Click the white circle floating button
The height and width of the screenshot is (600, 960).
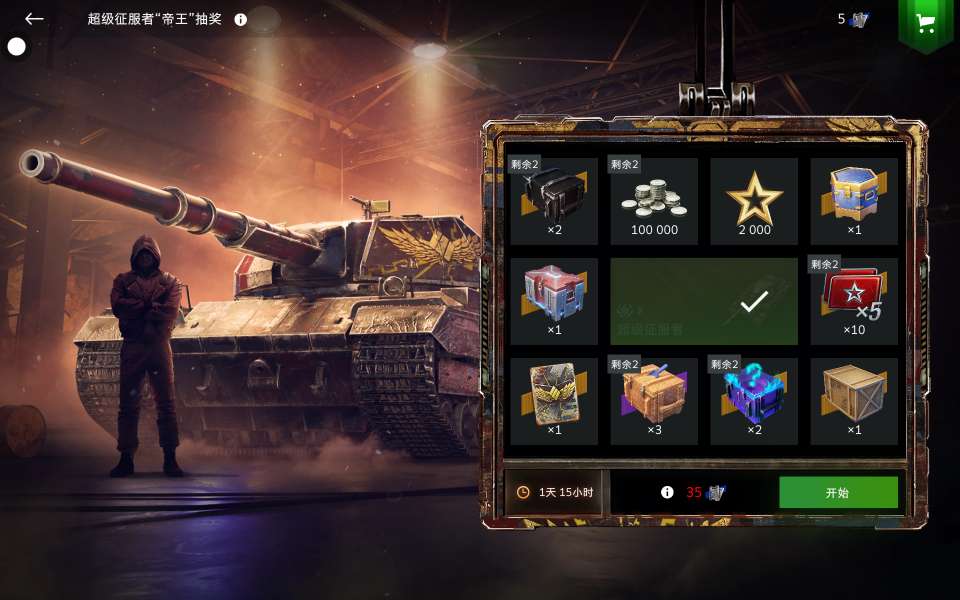17,46
